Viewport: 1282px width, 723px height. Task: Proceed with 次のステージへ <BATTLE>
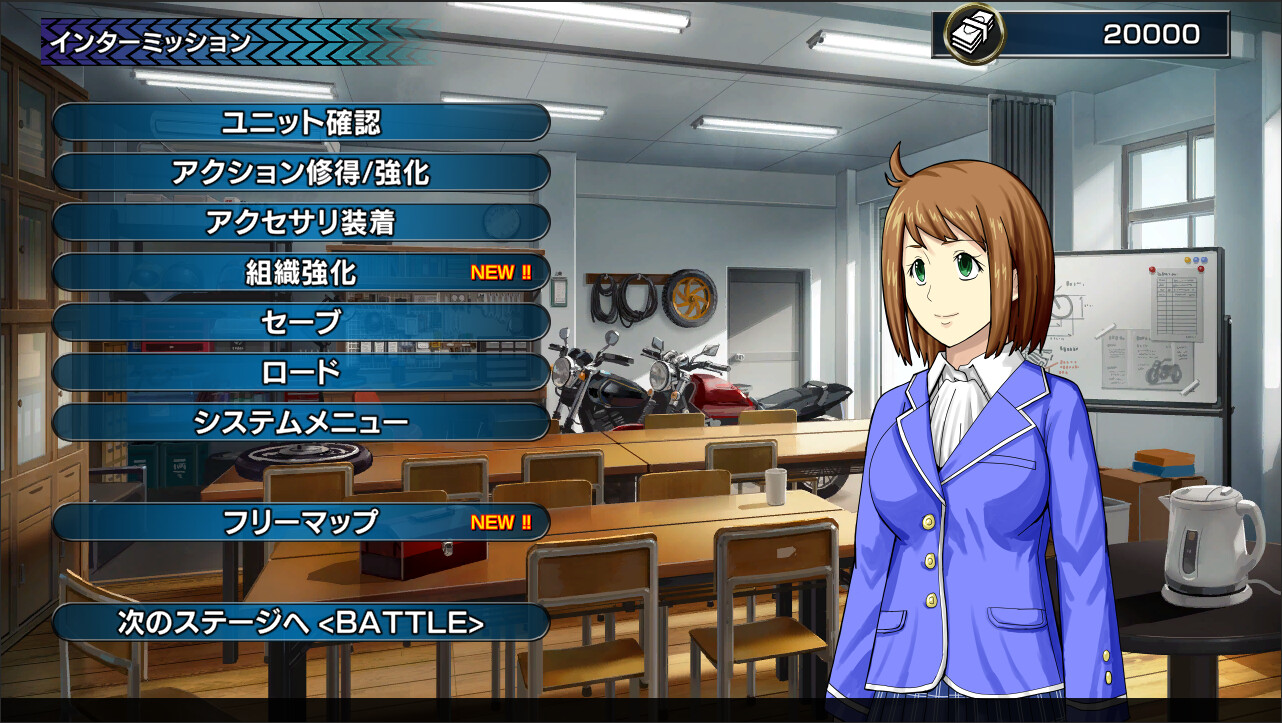point(300,622)
